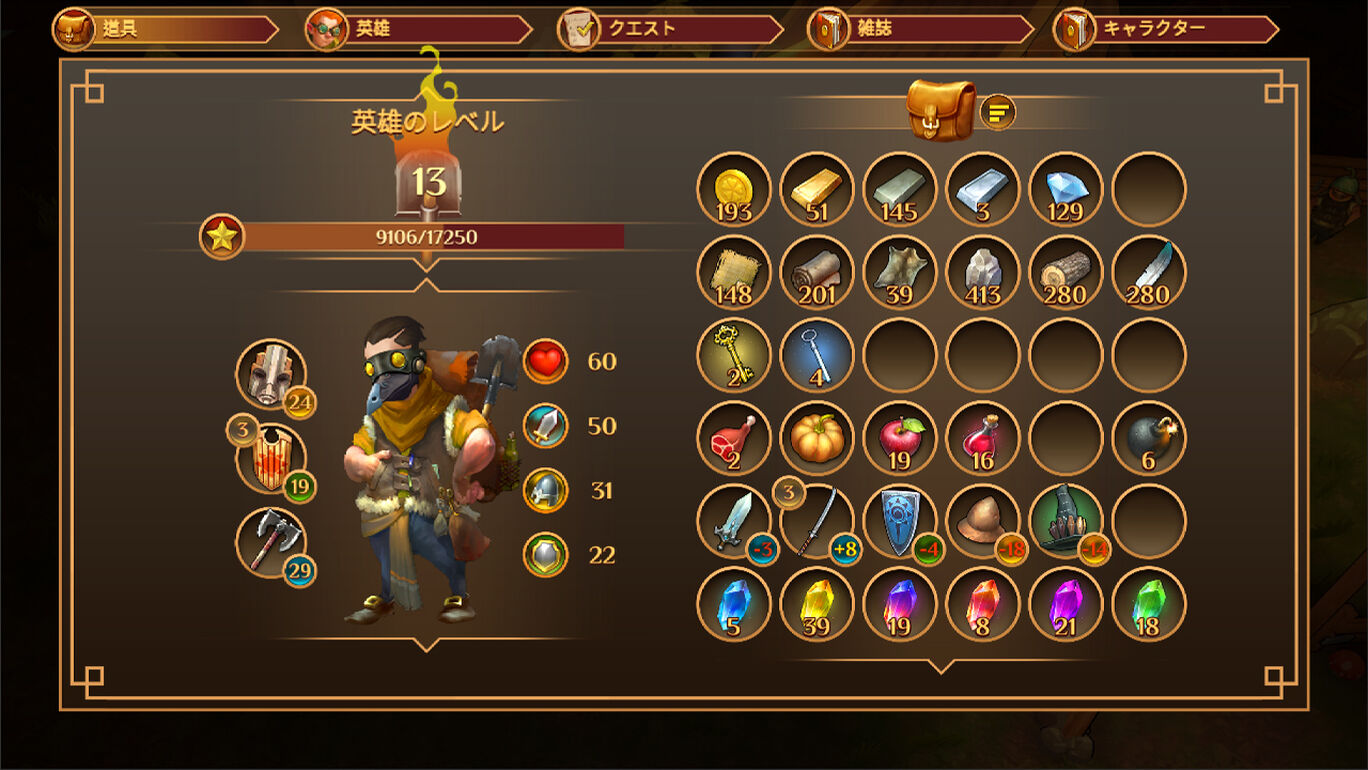Choose the red health potion
The height and width of the screenshot is (770, 1368).
tap(983, 438)
